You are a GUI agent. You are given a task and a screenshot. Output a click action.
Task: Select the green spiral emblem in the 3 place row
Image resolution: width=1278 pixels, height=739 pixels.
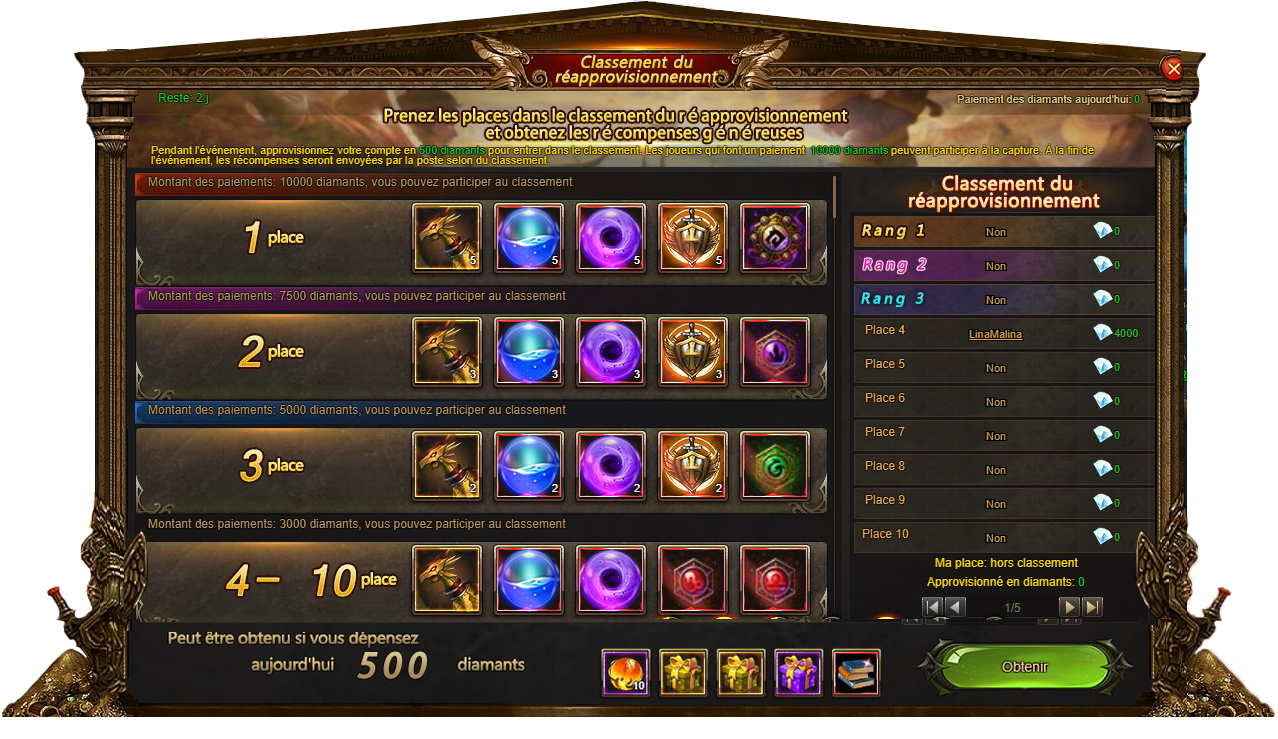(774, 465)
